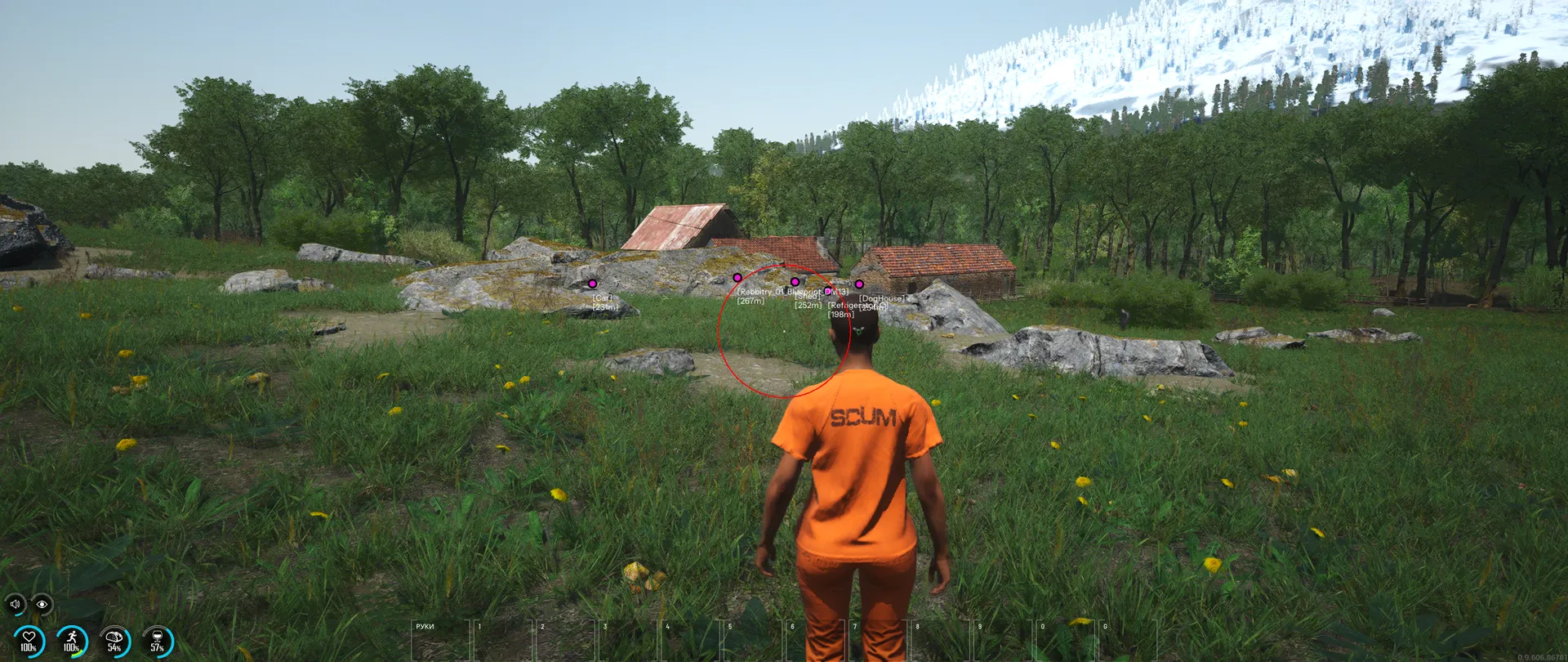This screenshot has width=1568, height=662.
Task: Select the РУКИ hands slot
Action: point(441,642)
